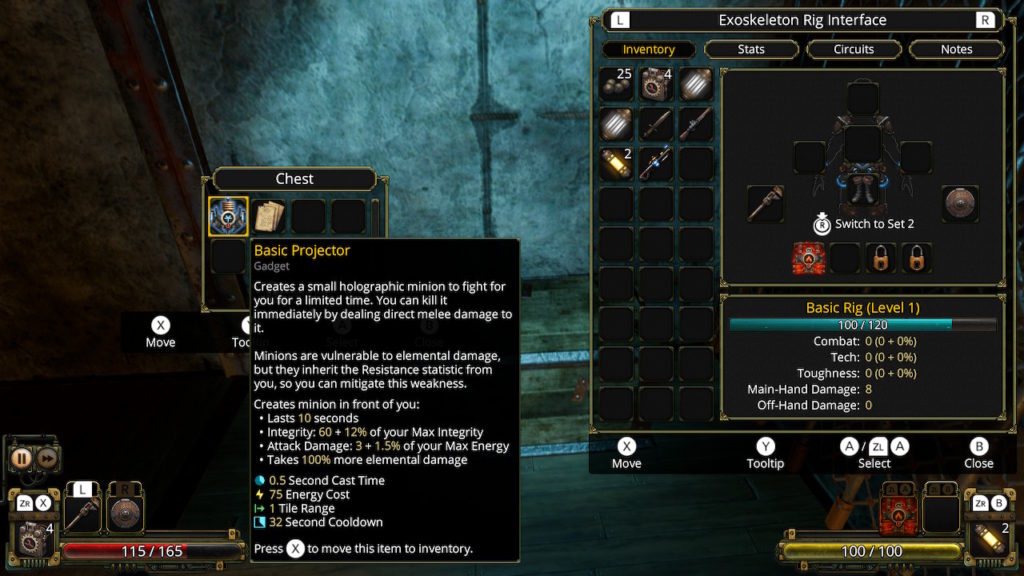Select the red gadget in the rig gadget slot
Viewport: 1024px width, 576px height.
pyautogui.click(x=808, y=258)
